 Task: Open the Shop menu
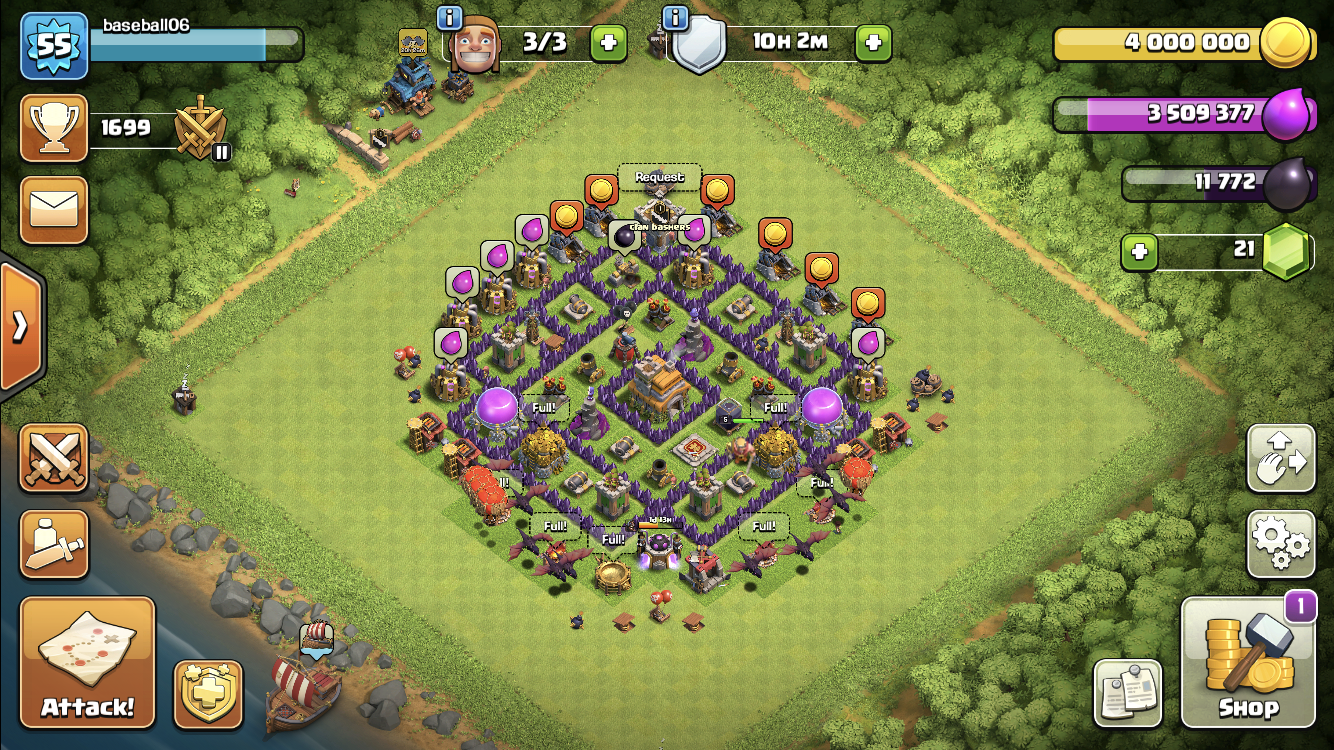(1248, 663)
